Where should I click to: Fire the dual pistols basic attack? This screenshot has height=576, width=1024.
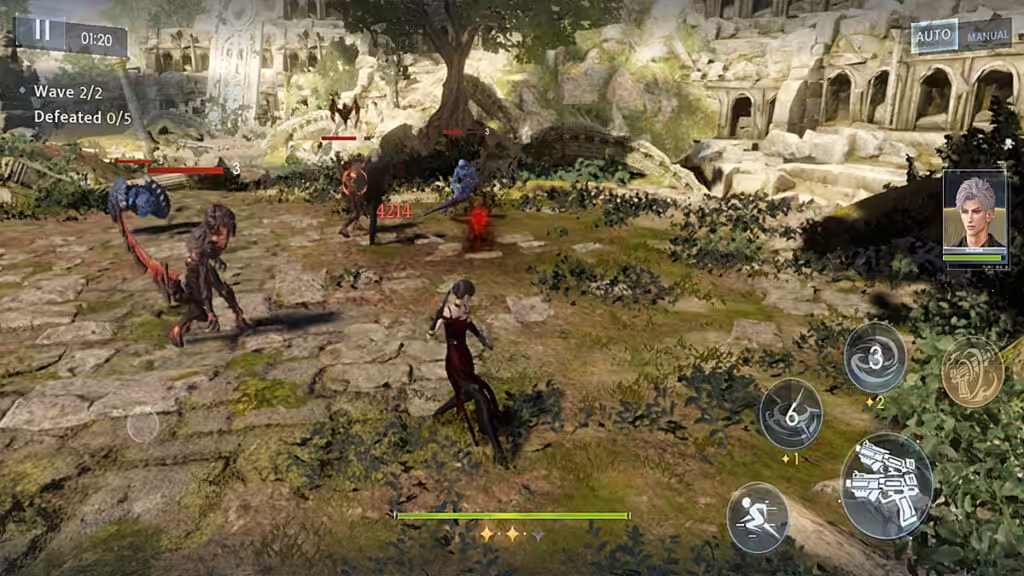point(886,486)
